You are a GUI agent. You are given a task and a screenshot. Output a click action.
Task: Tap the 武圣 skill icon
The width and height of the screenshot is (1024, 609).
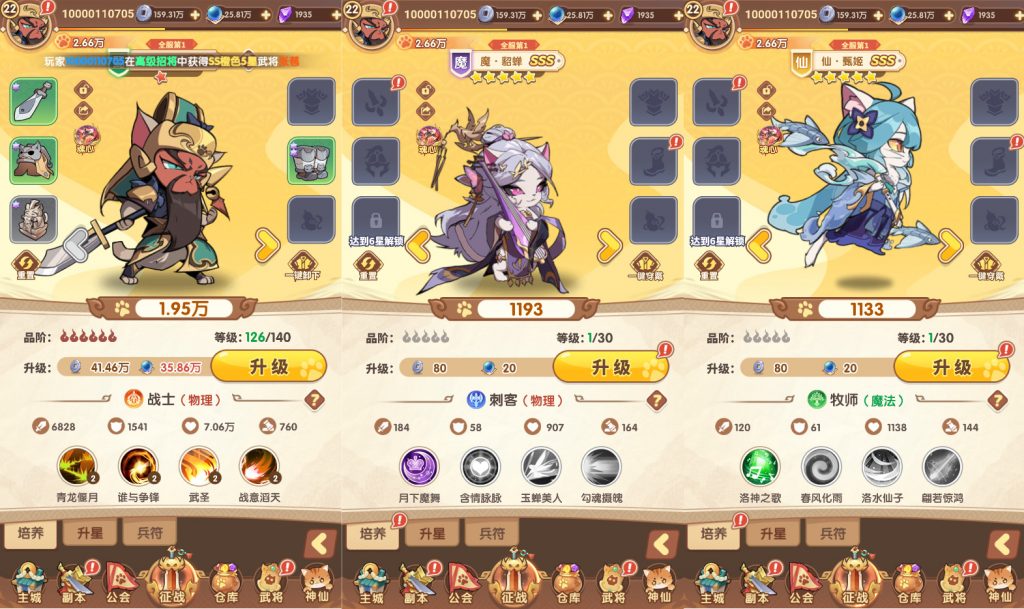[199, 466]
